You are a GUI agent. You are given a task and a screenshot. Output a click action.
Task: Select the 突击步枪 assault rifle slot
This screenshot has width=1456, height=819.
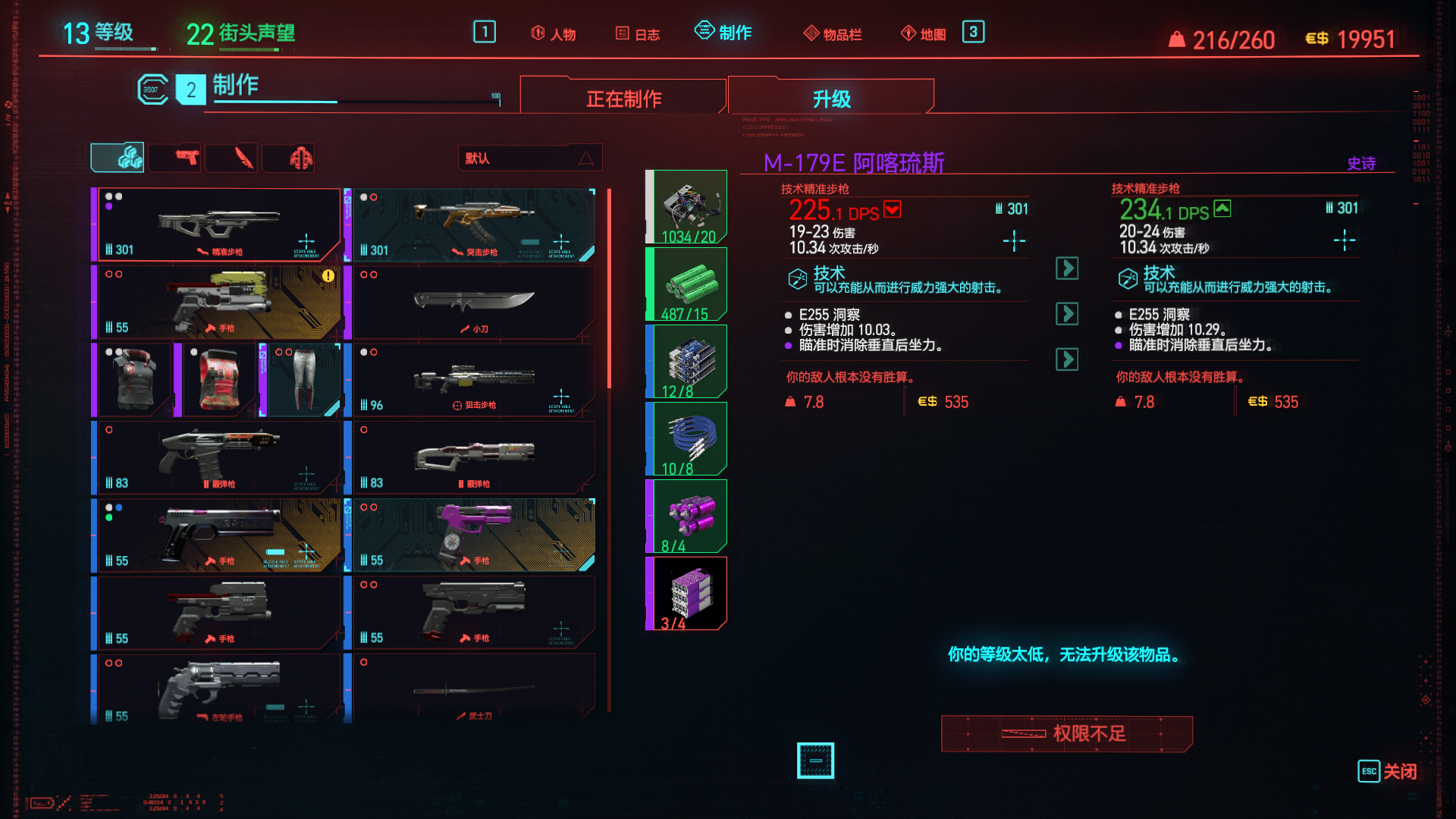(x=473, y=224)
